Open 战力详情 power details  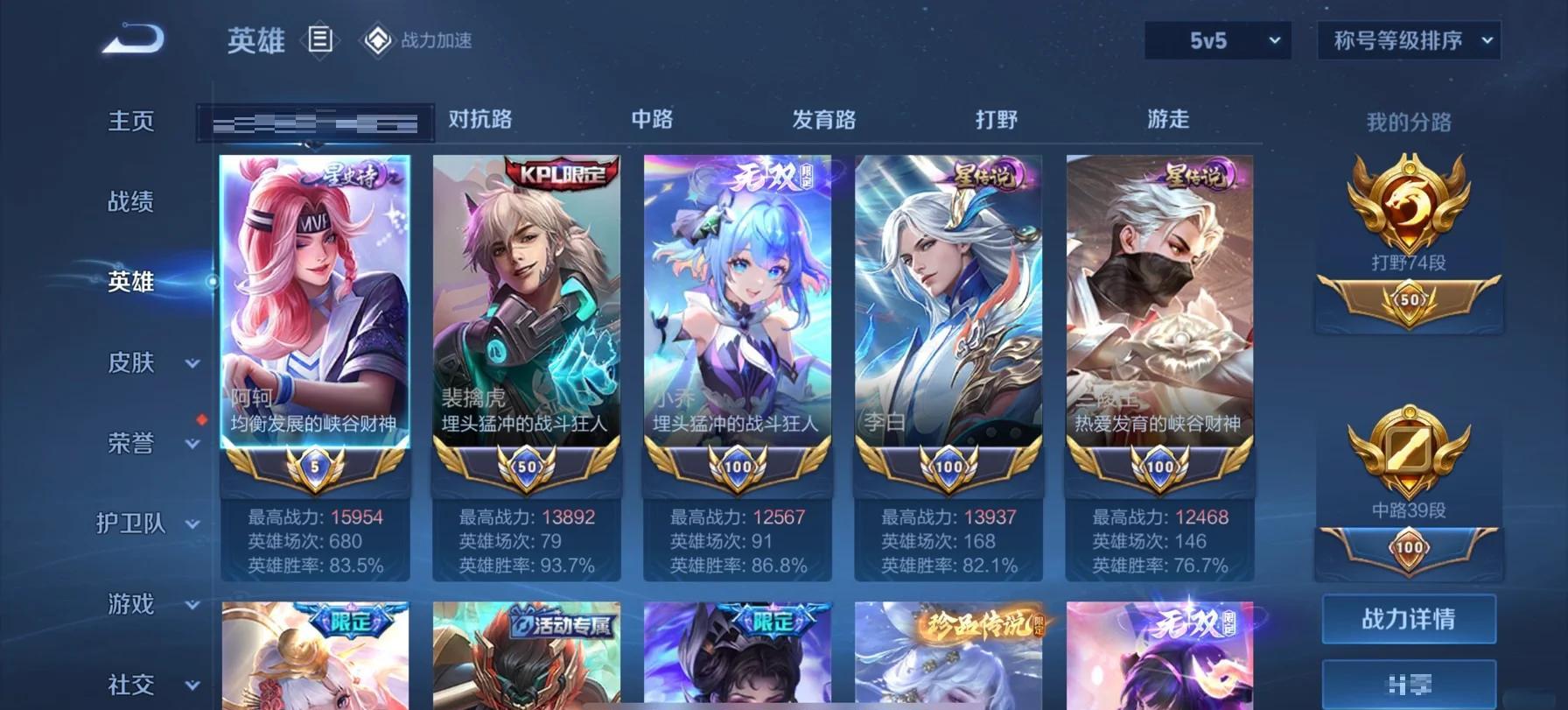tap(1409, 620)
